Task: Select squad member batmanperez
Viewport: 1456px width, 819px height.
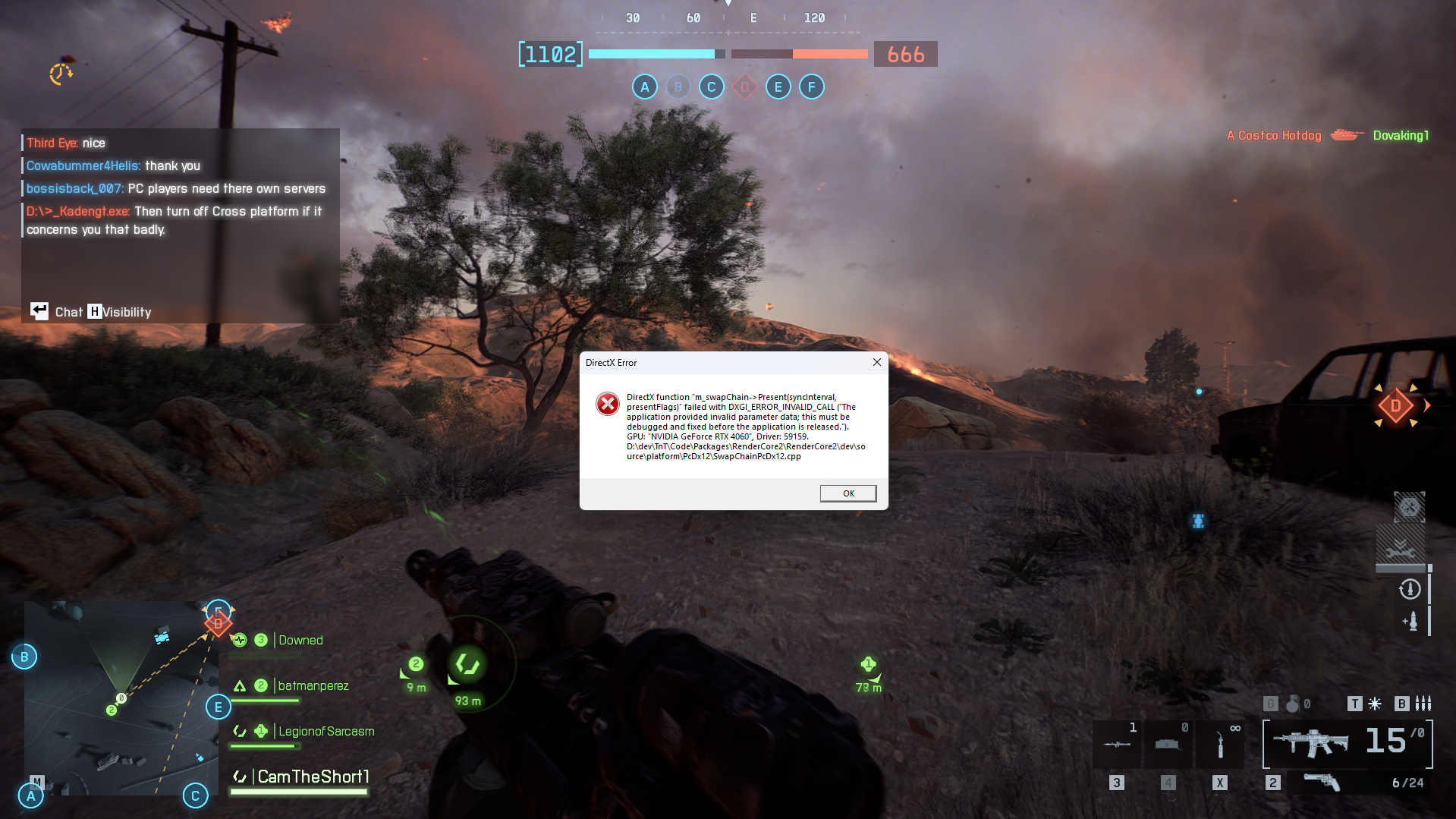Action: 313,686
